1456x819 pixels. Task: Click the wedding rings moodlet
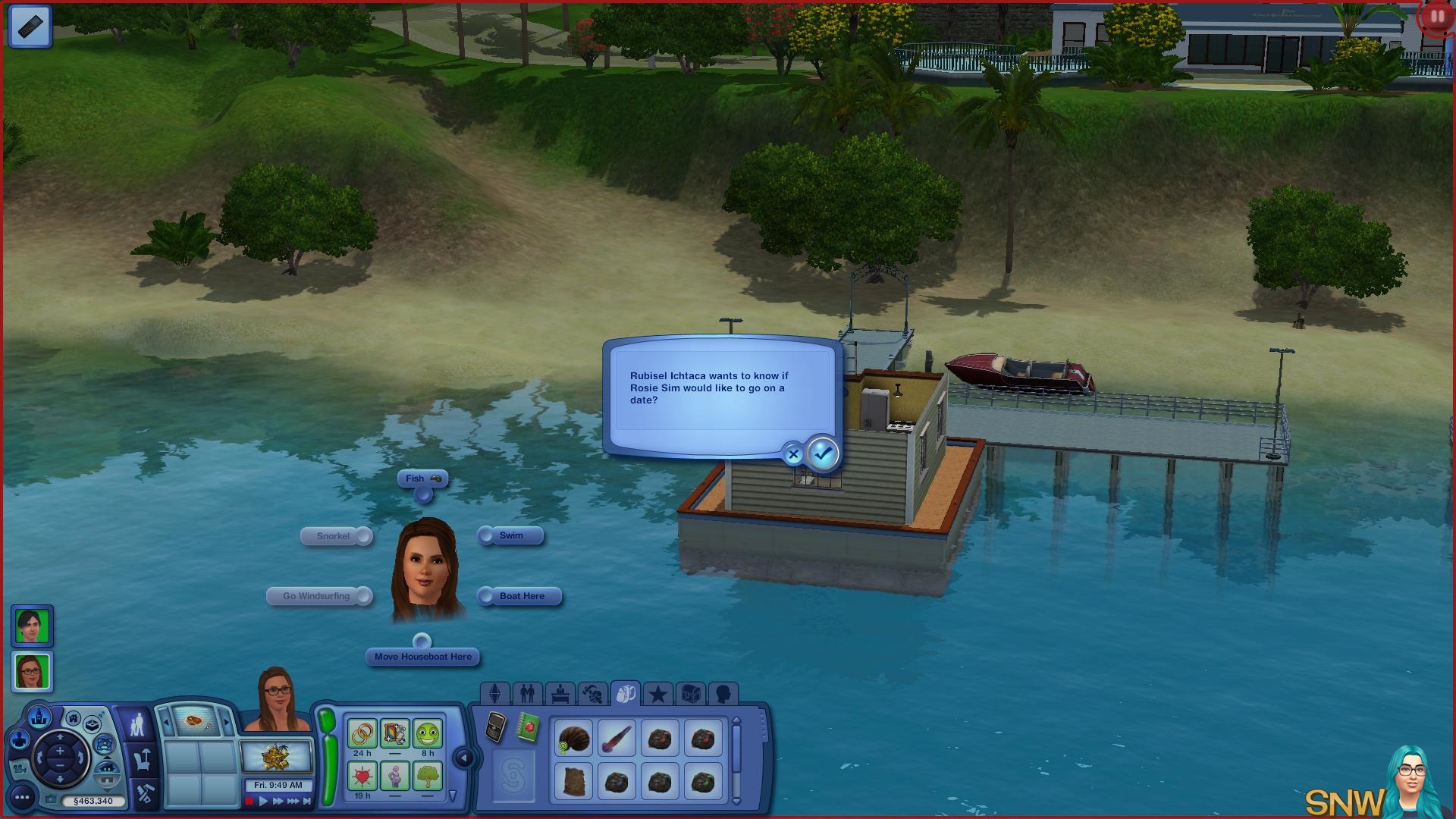click(x=362, y=733)
